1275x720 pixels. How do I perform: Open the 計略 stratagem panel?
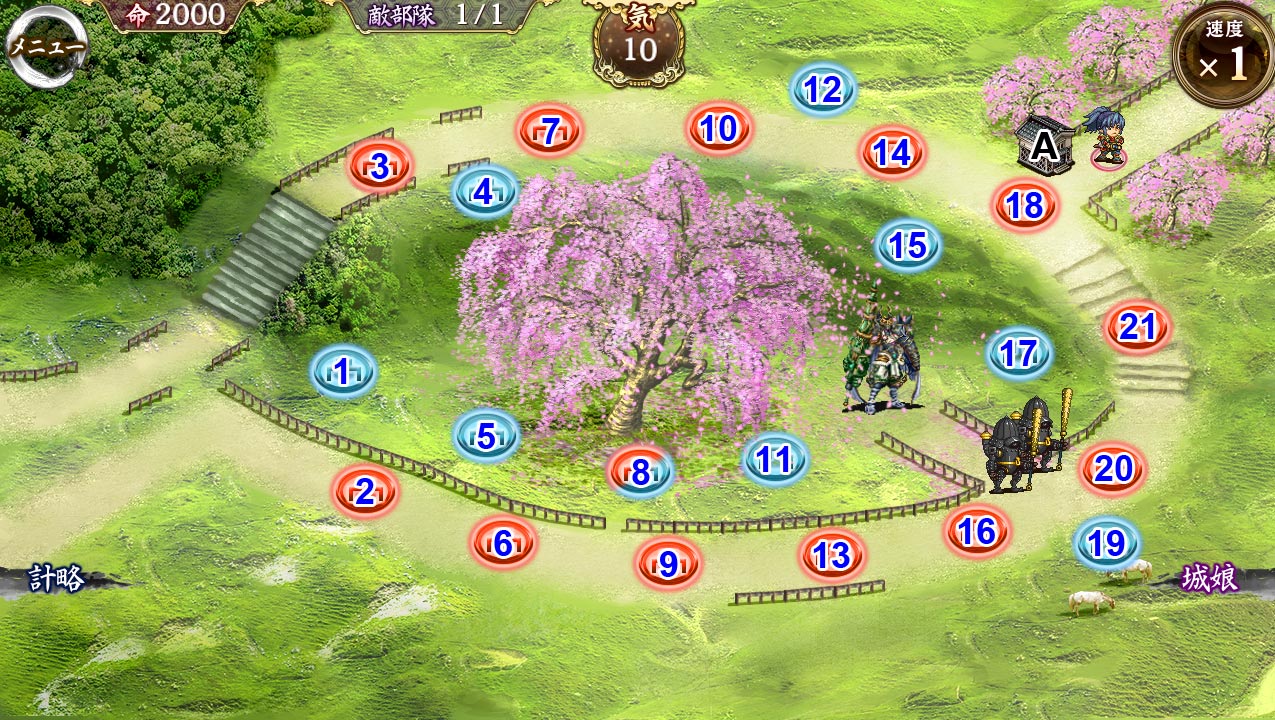57,578
